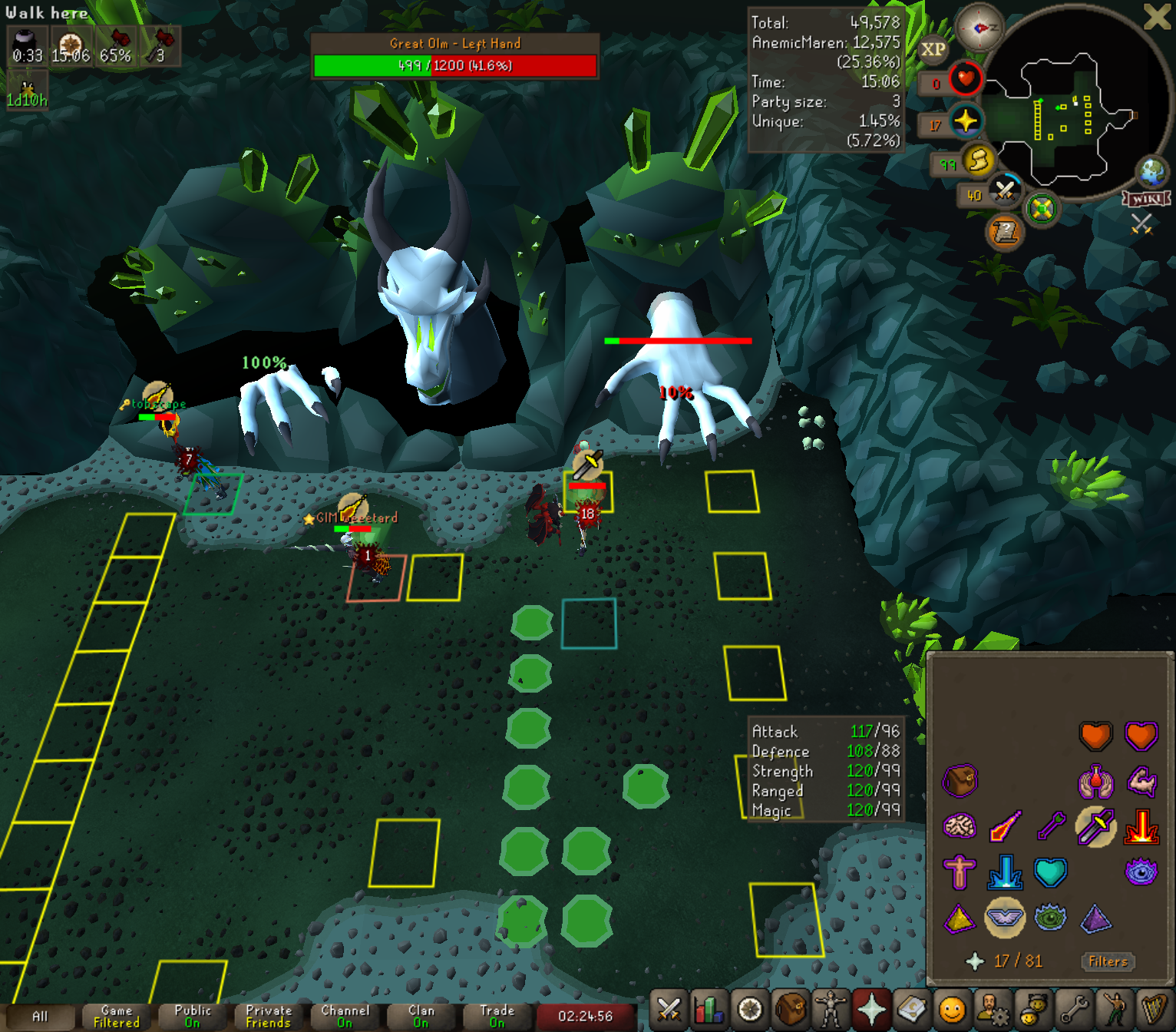The height and width of the screenshot is (1032, 1176).
Task: Open the Emotes tab
Action: coord(1114,1009)
